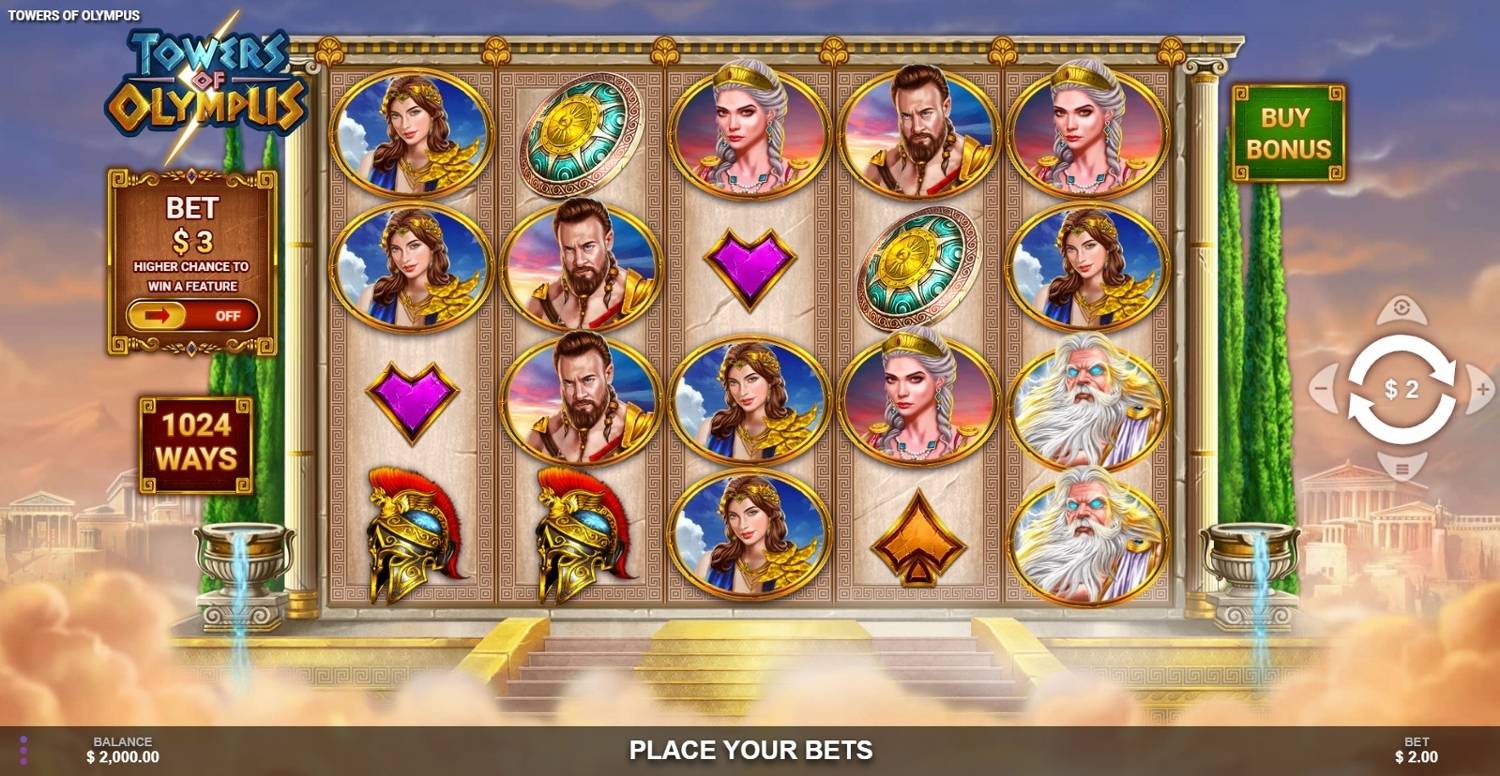Spin the reels with the circular arrows button
This screenshot has height=776, width=1500.
click(1401, 390)
